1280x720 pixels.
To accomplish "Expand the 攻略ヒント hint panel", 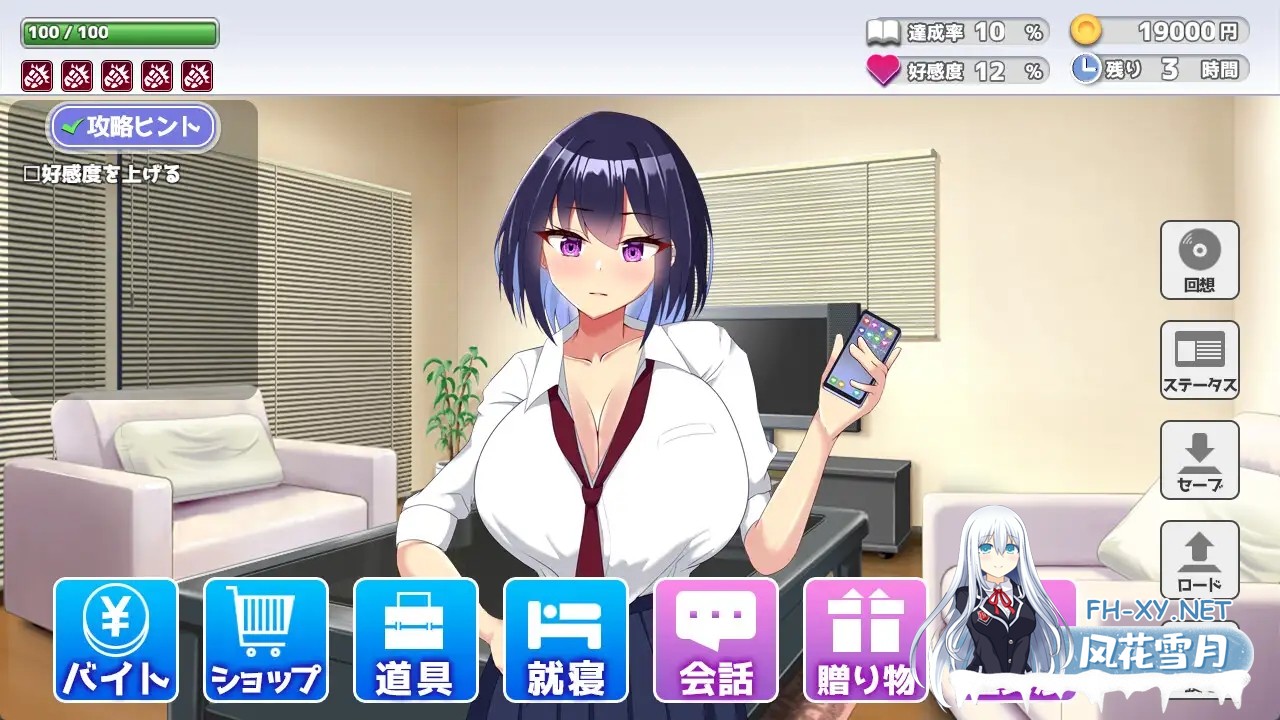I will click(133, 127).
